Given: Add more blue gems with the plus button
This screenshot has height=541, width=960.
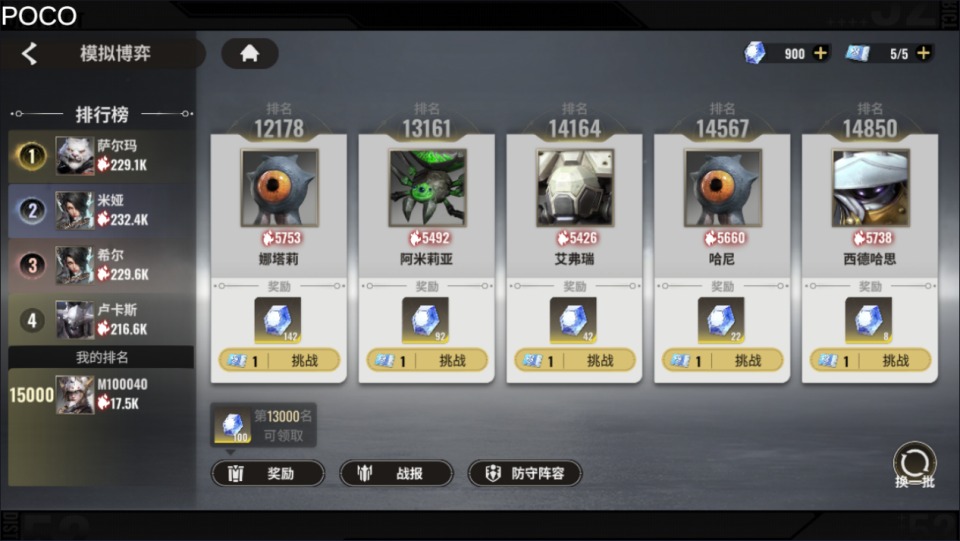Looking at the screenshot, I should [x=821, y=53].
